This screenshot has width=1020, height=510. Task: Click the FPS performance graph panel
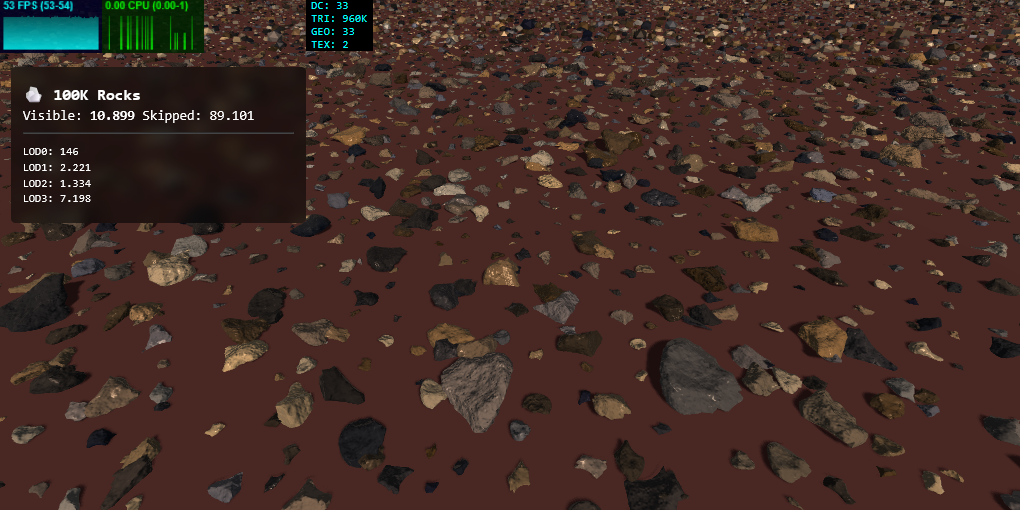[x=51, y=27]
